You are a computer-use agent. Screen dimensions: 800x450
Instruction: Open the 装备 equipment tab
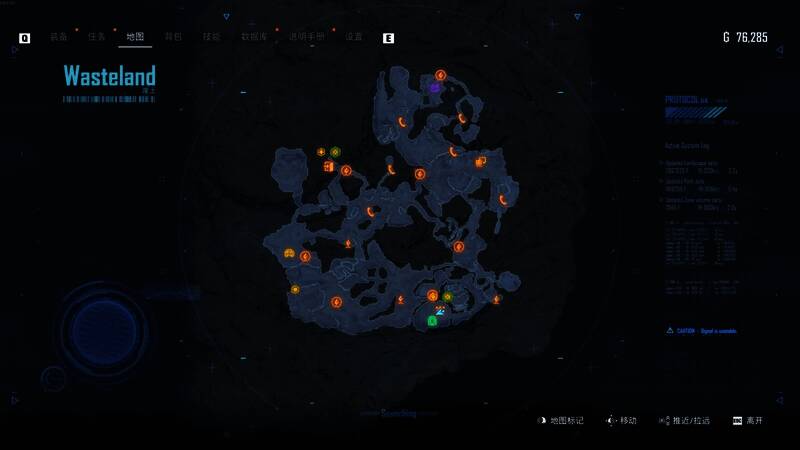[58, 37]
